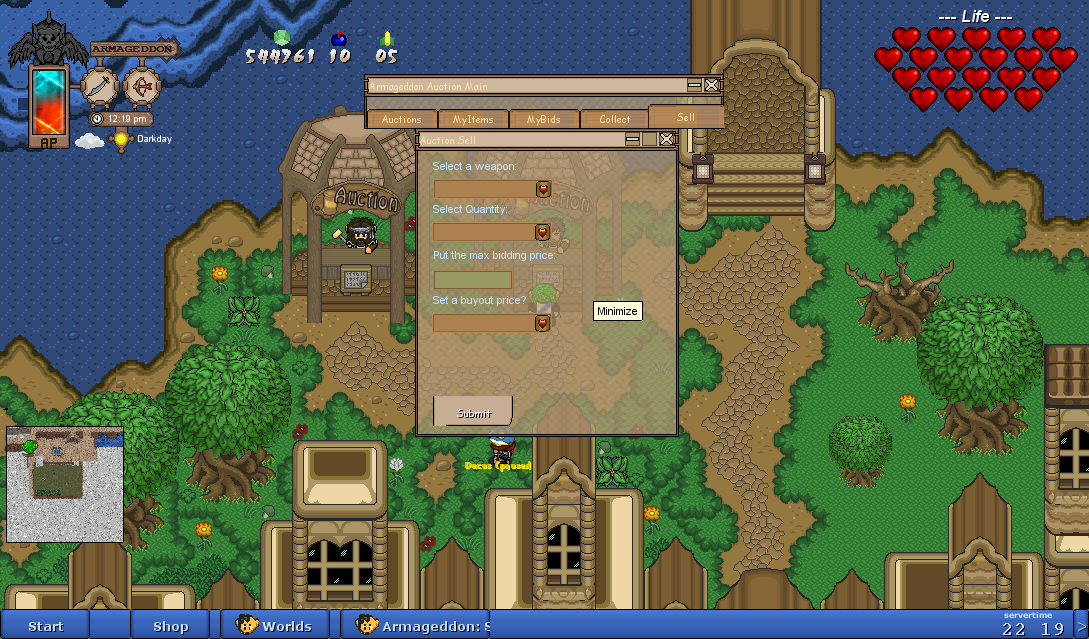The height and width of the screenshot is (639, 1089).
Task: Show the MyBids tab
Action: (543, 119)
